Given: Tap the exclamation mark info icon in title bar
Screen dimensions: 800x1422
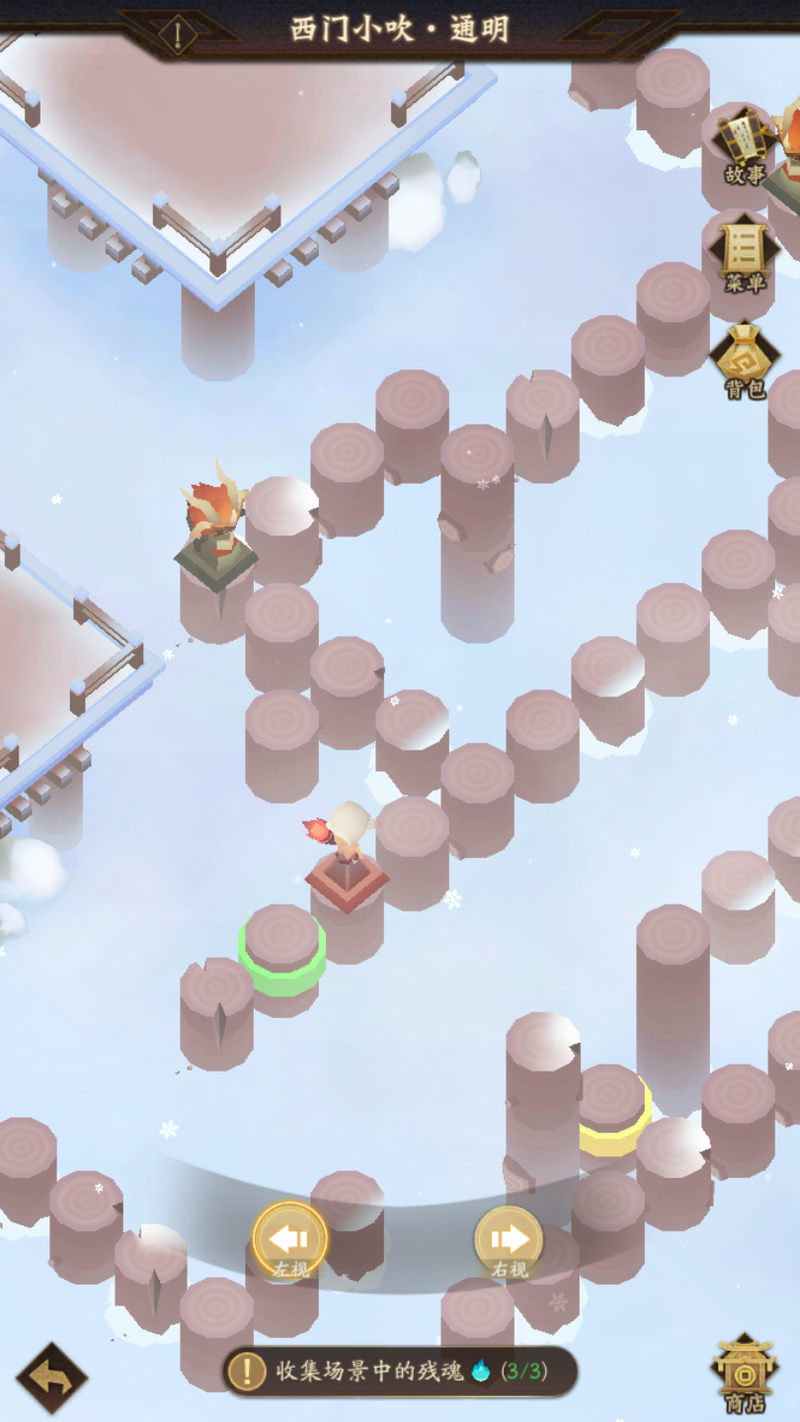Looking at the screenshot, I should coord(179,35).
